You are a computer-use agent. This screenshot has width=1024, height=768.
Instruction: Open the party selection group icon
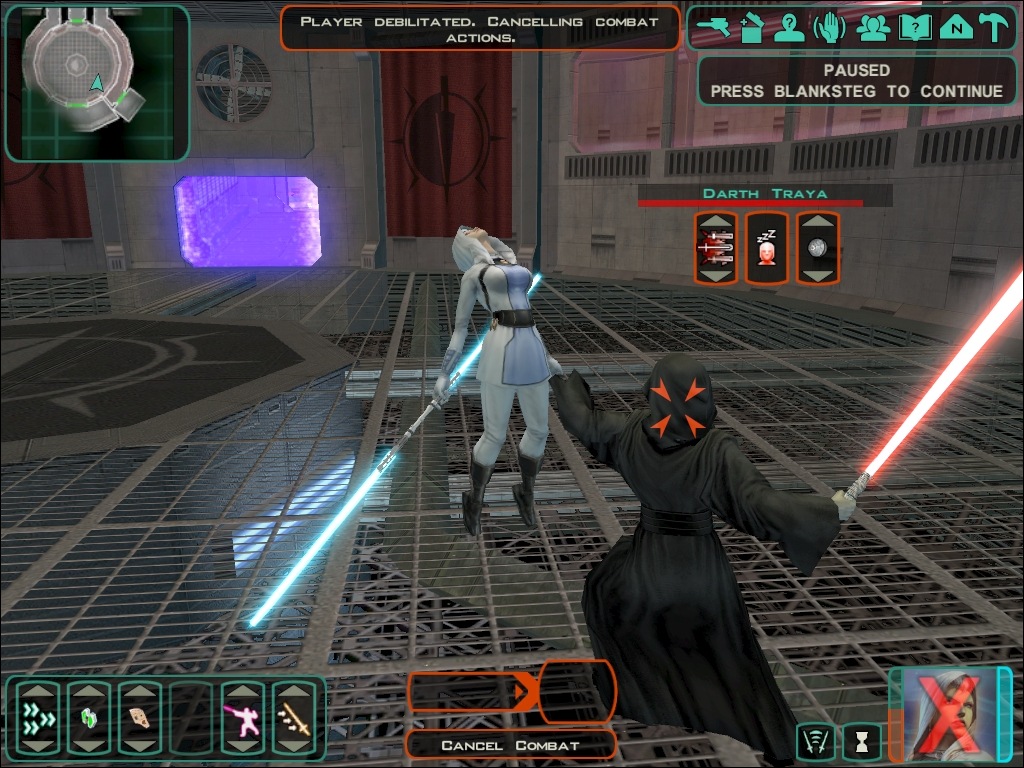tap(874, 28)
